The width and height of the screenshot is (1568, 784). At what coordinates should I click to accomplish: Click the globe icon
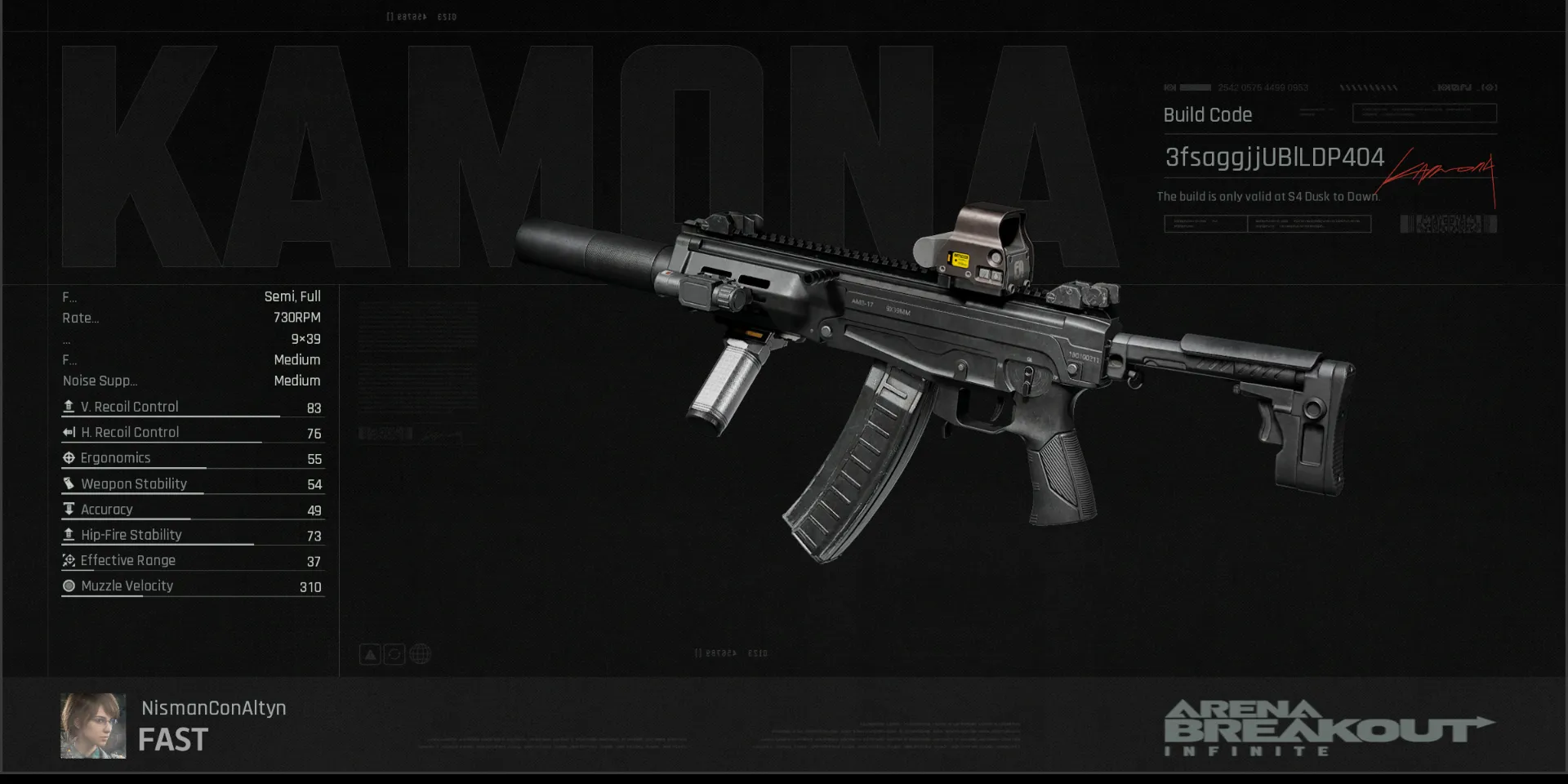tap(420, 654)
